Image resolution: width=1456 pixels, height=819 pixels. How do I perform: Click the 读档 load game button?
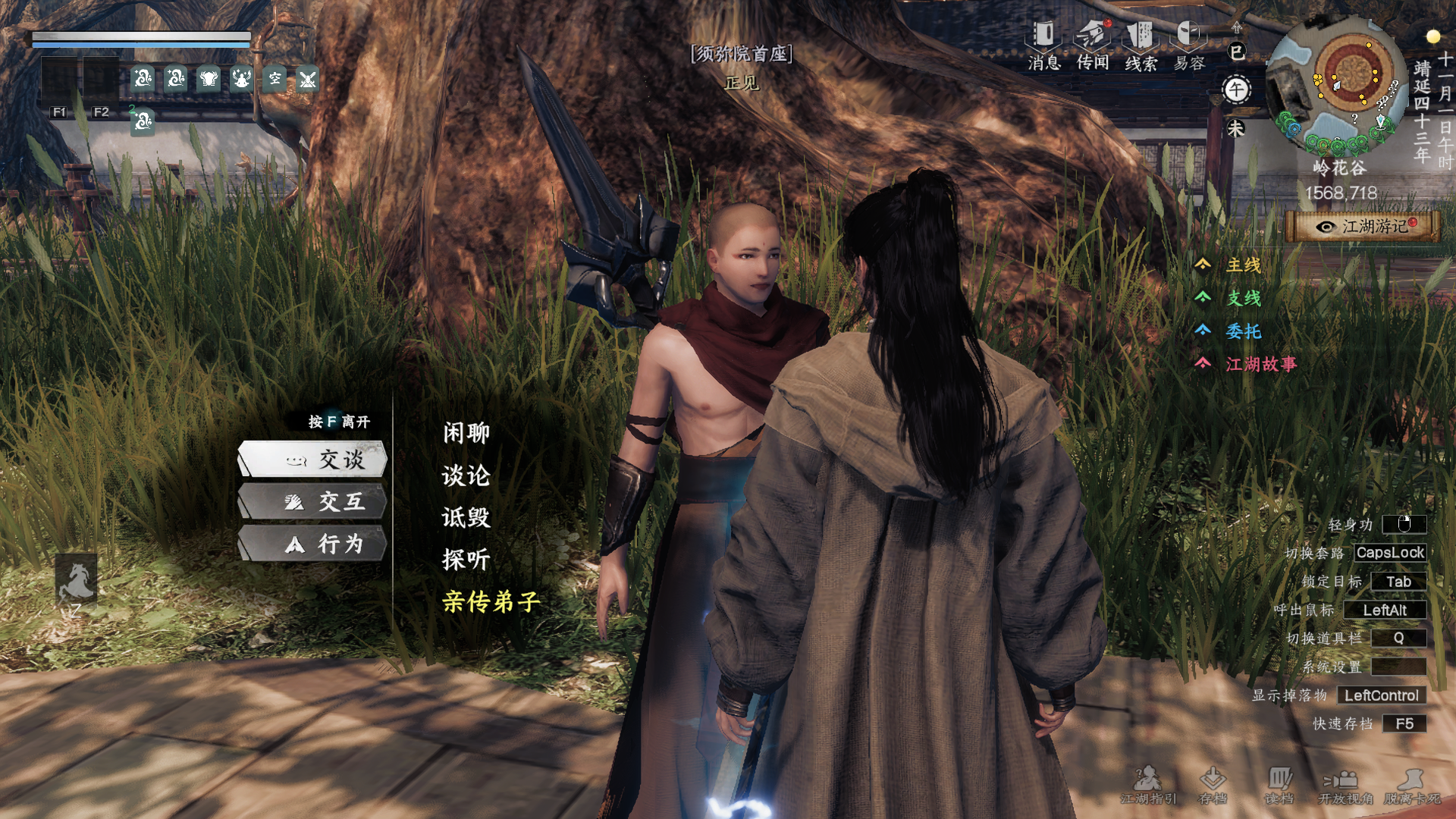click(x=1279, y=785)
